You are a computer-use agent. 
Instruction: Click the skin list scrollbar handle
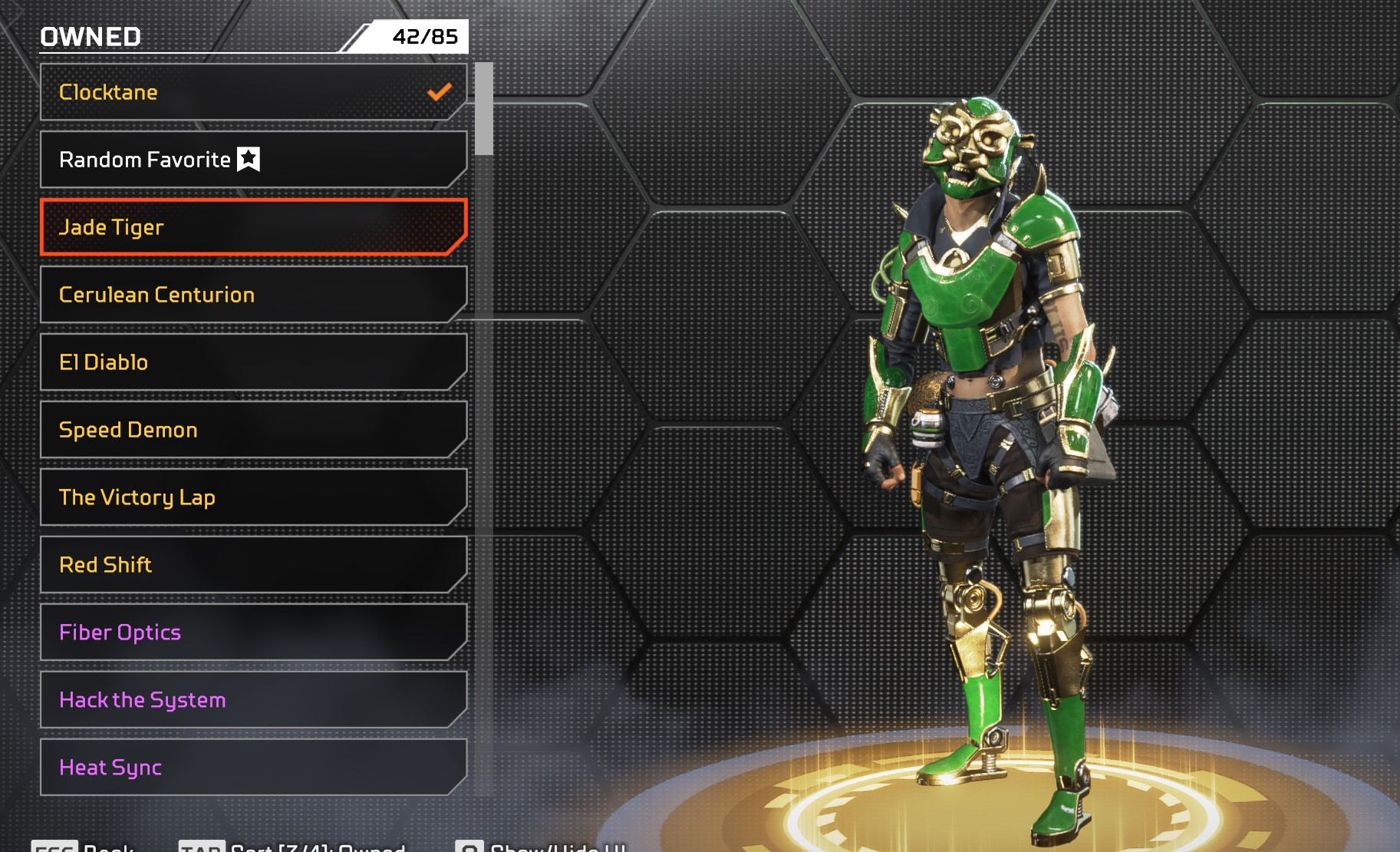[483, 109]
